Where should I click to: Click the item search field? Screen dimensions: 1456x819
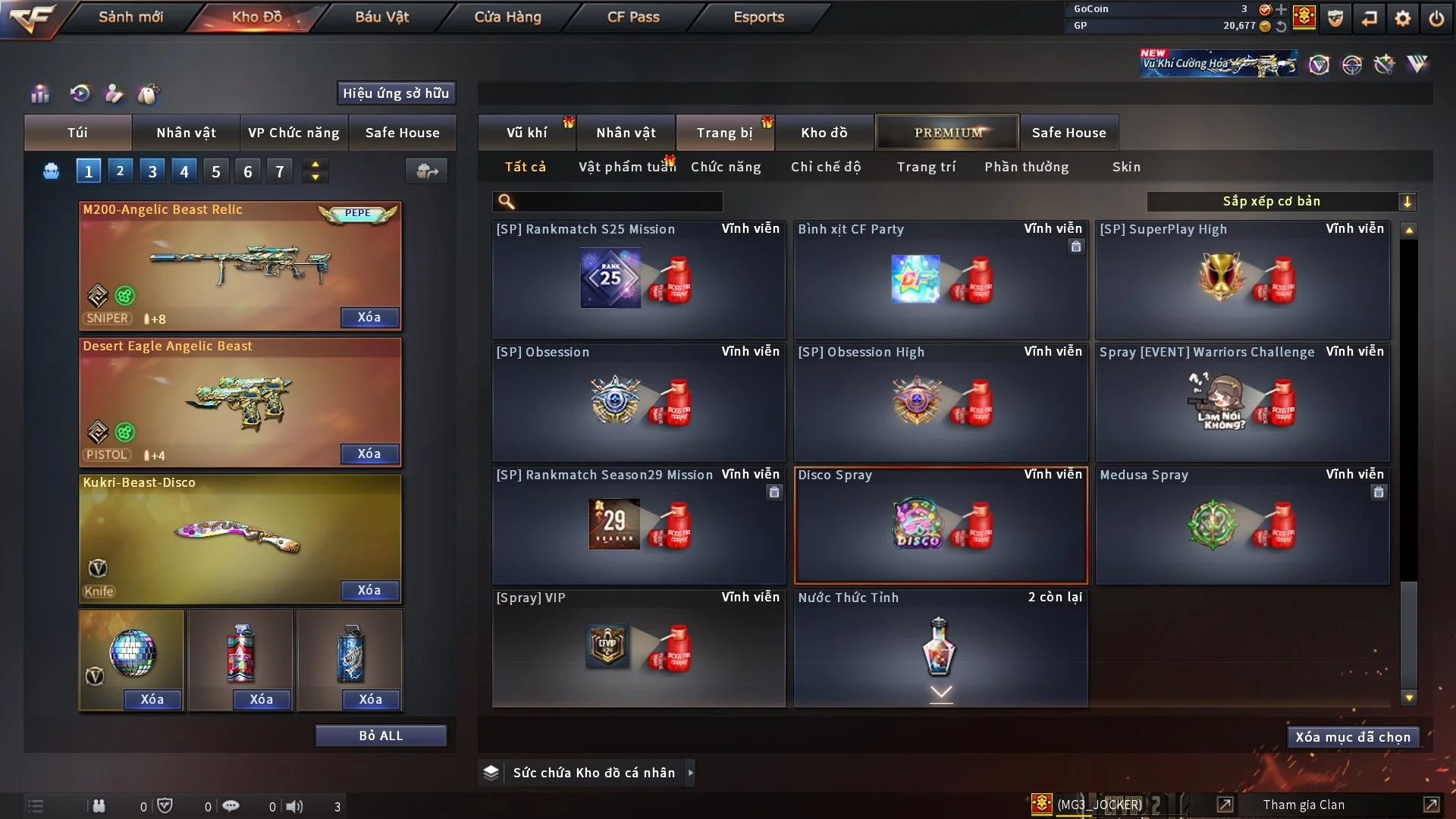(x=618, y=201)
